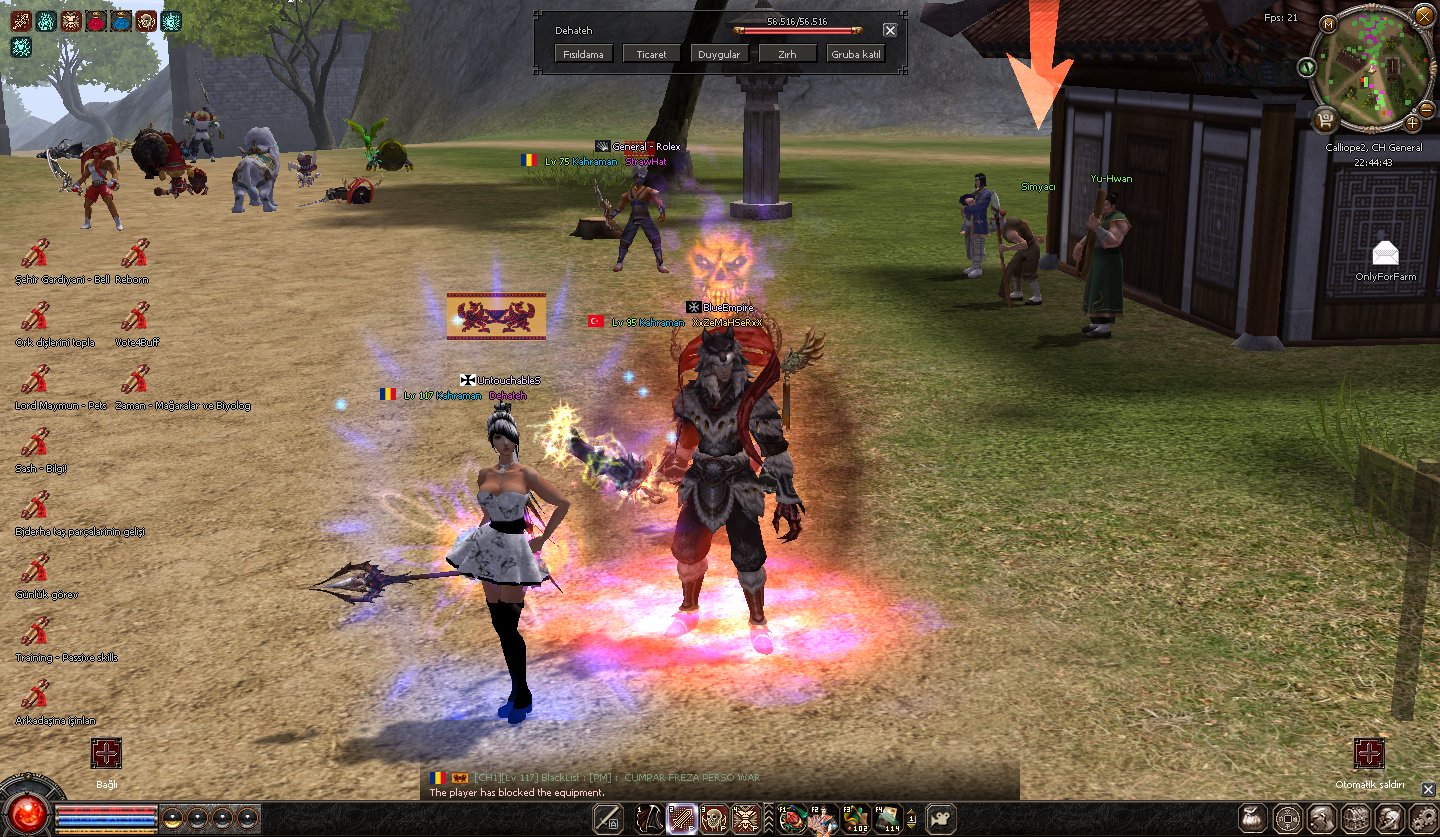Activate the skull skill in slot 3
This screenshot has width=1440, height=837.
click(x=714, y=818)
